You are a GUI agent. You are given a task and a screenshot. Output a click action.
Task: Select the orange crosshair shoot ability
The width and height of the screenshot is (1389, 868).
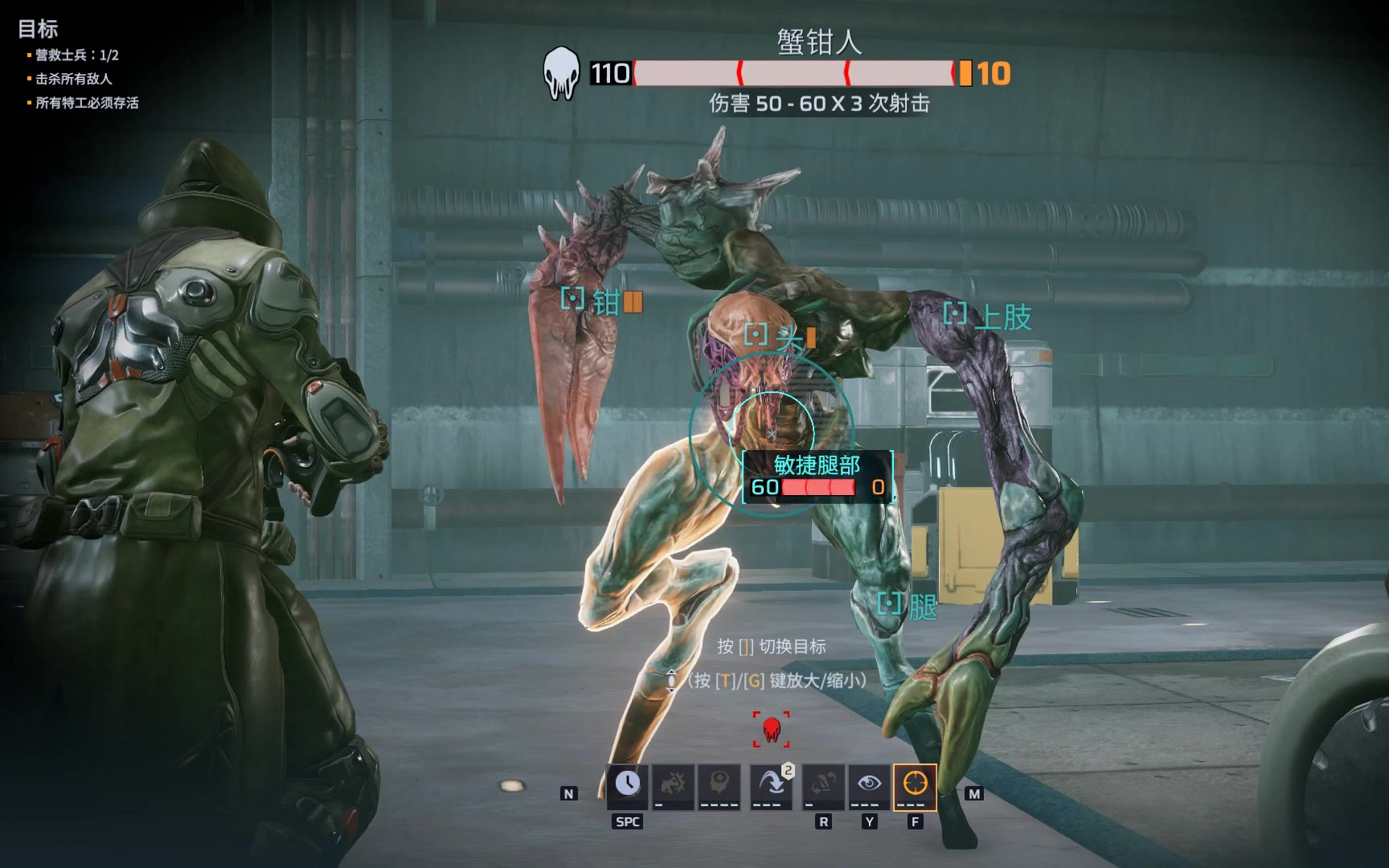(915, 784)
